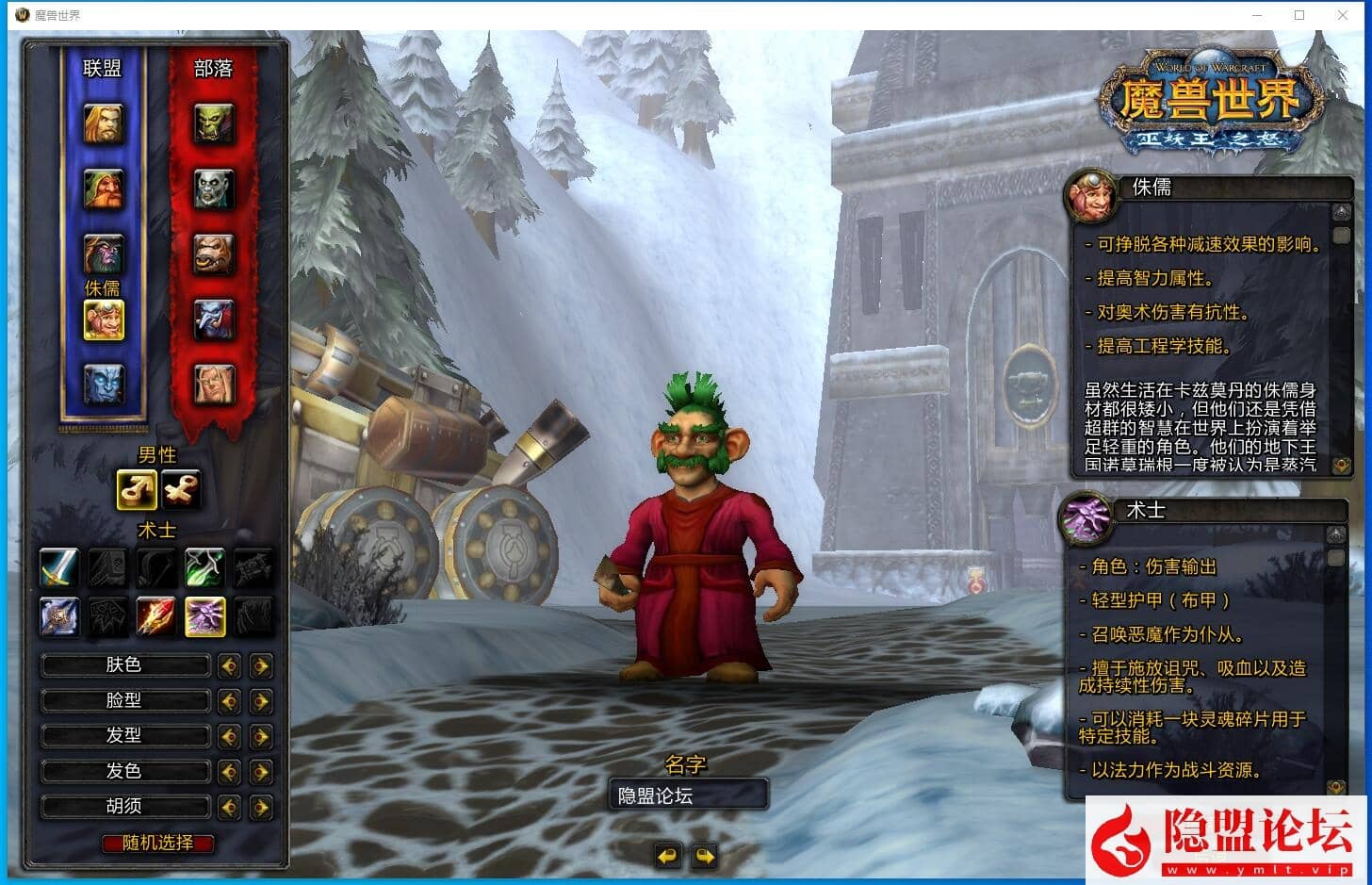The width and height of the screenshot is (1372, 885).
Task: Select the Rogue class dagger icon
Action: tap(205, 567)
